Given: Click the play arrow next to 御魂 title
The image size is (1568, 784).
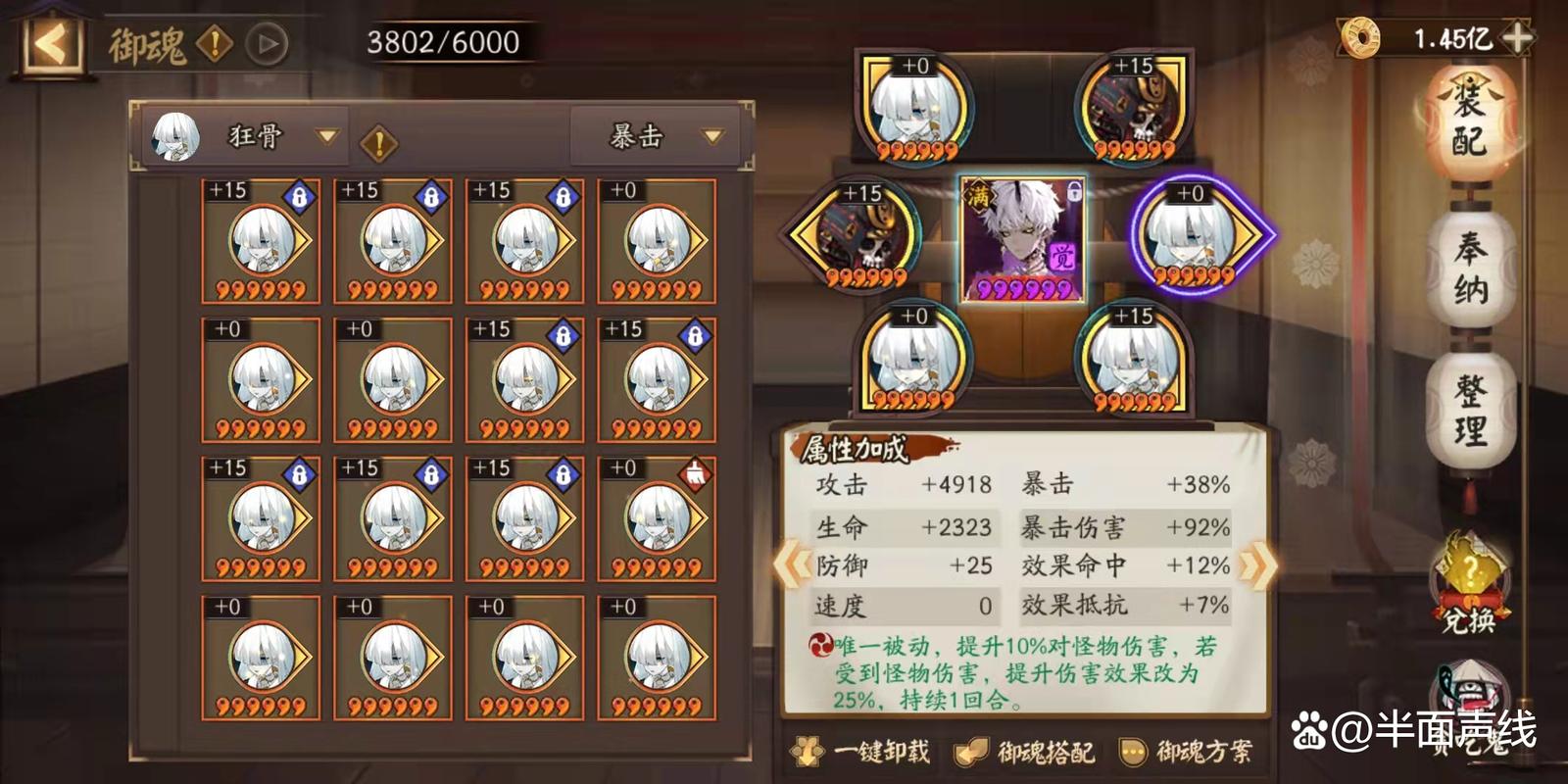Looking at the screenshot, I should point(267,44).
